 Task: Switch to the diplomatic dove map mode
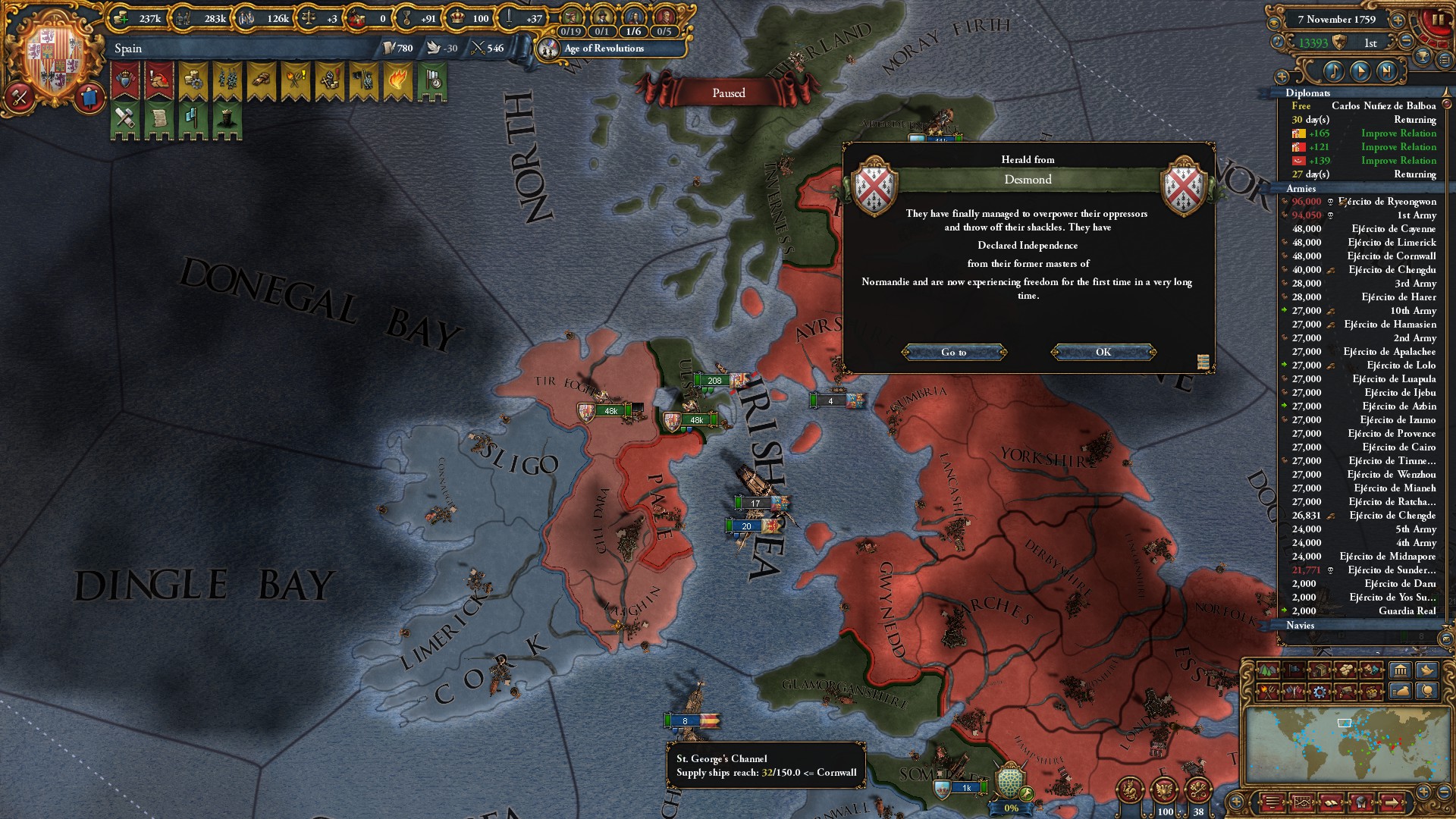tap(1426, 670)
